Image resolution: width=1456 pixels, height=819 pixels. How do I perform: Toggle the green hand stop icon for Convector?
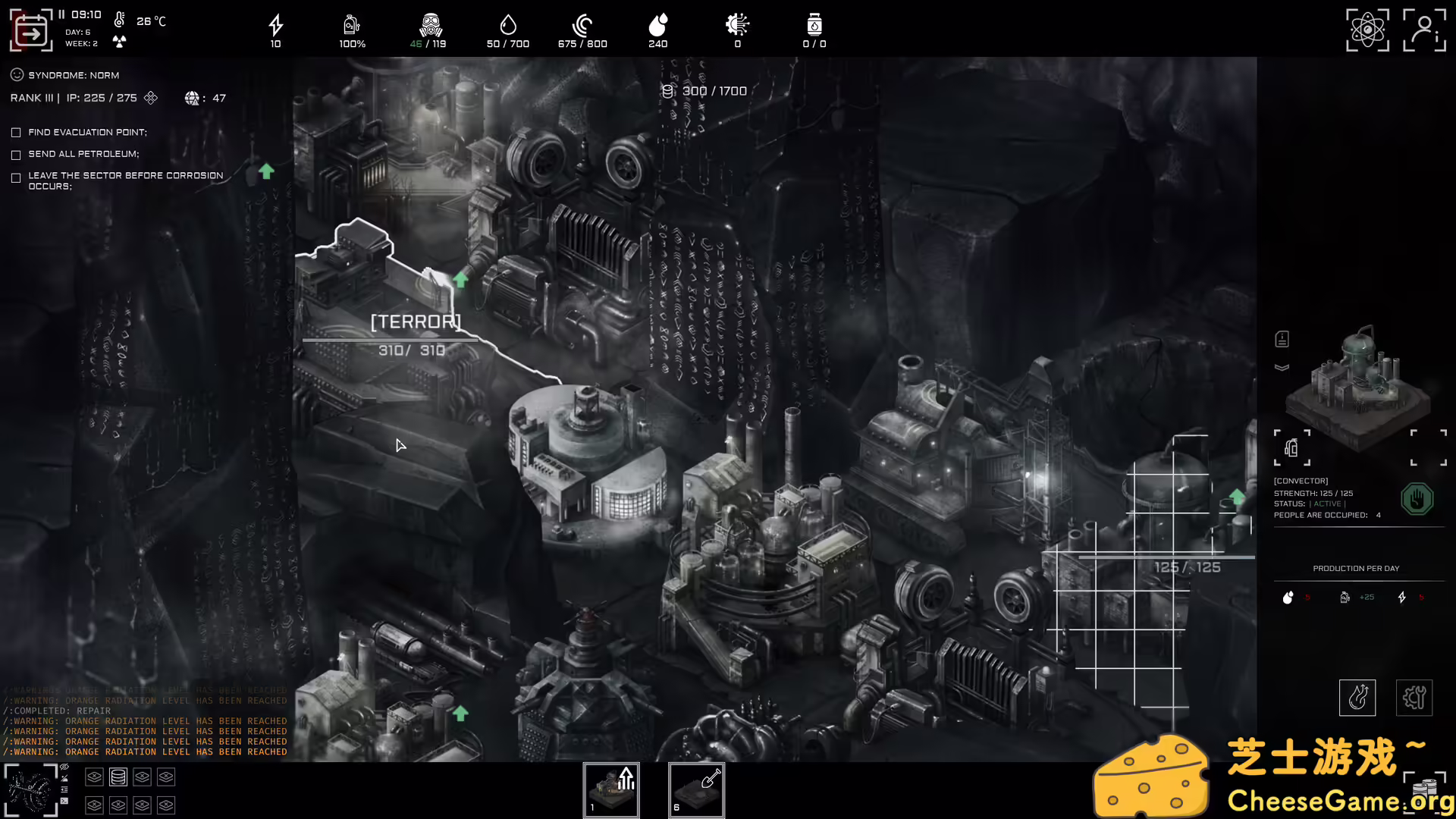pyautogui.click(x=1417, y=498)
